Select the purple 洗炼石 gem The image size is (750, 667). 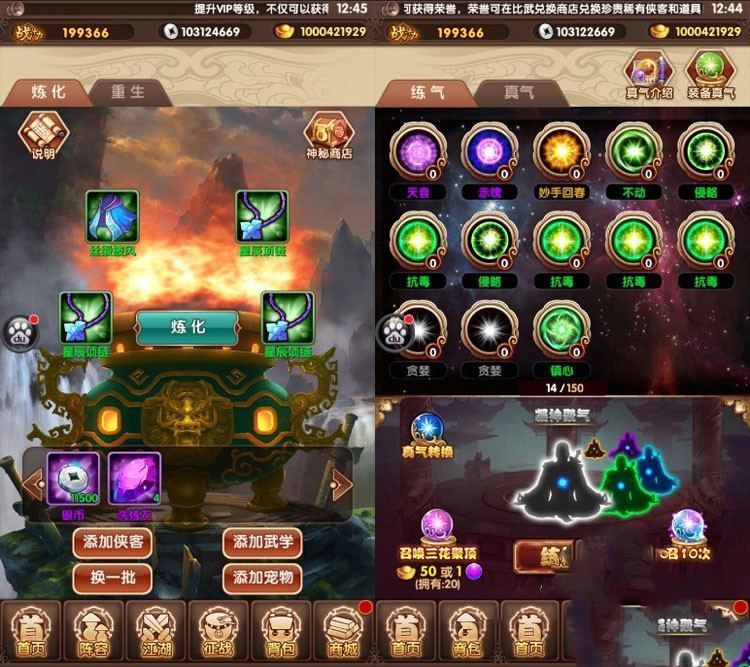coord(134,478)
